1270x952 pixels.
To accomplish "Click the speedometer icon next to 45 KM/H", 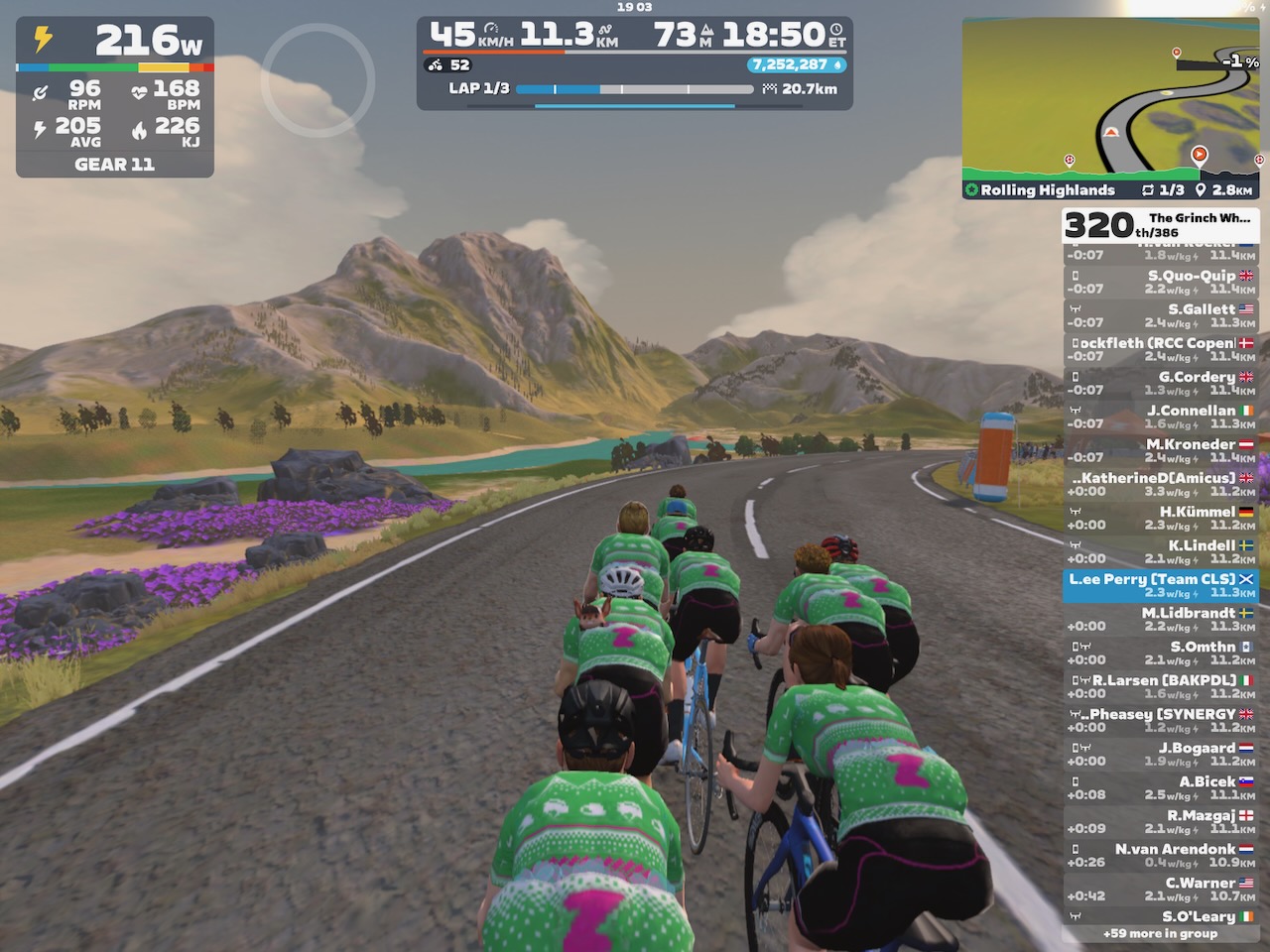I will tap(491, 26).
